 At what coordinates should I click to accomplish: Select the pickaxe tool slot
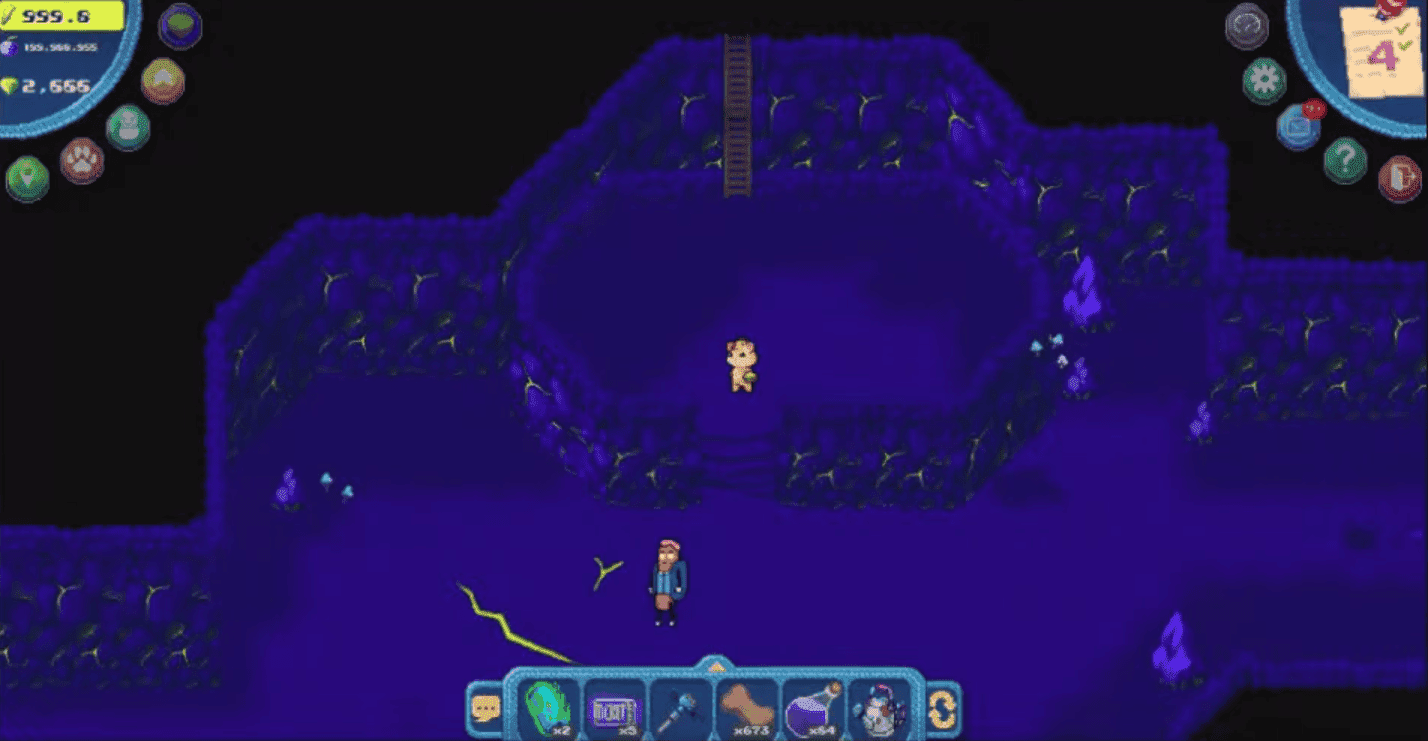[x=680, y=706]
